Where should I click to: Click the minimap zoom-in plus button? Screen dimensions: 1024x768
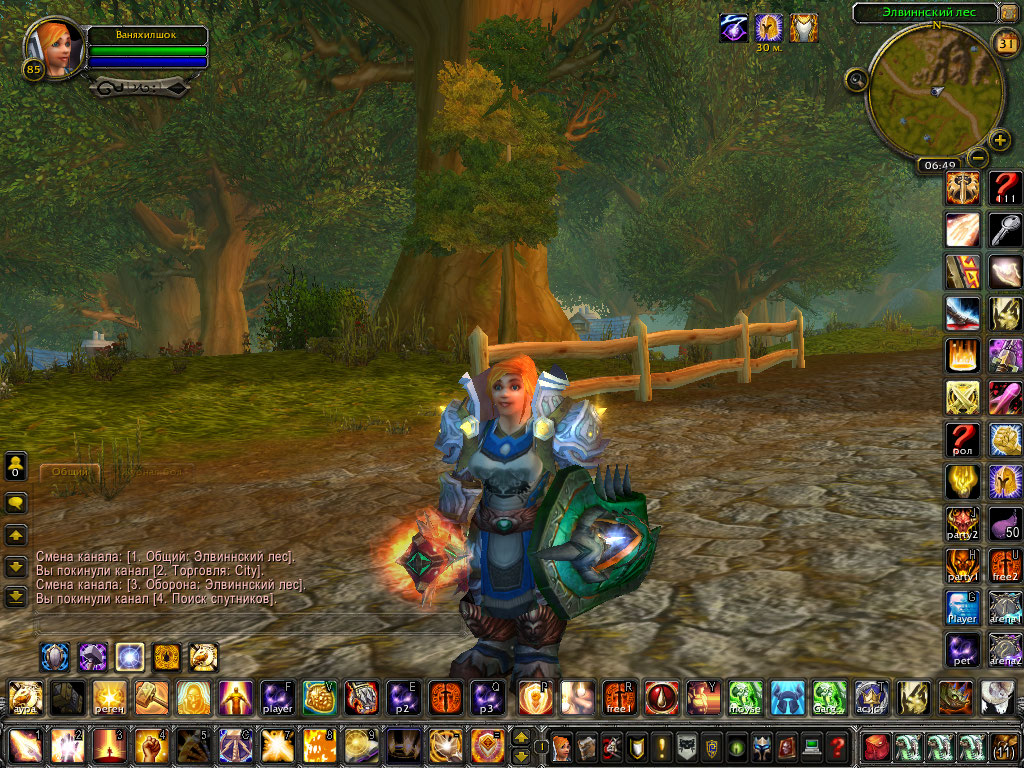tap(1000, 140)
